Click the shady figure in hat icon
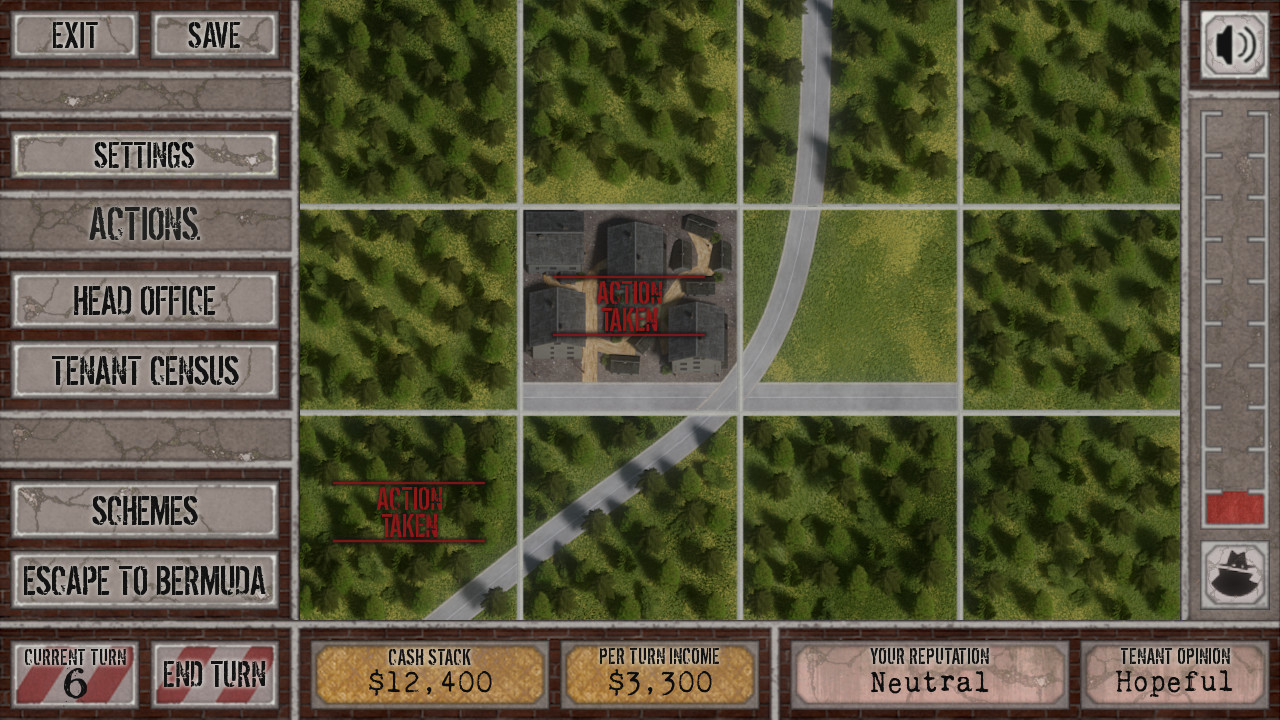1280x720 pixels. tap(1234, 575)
